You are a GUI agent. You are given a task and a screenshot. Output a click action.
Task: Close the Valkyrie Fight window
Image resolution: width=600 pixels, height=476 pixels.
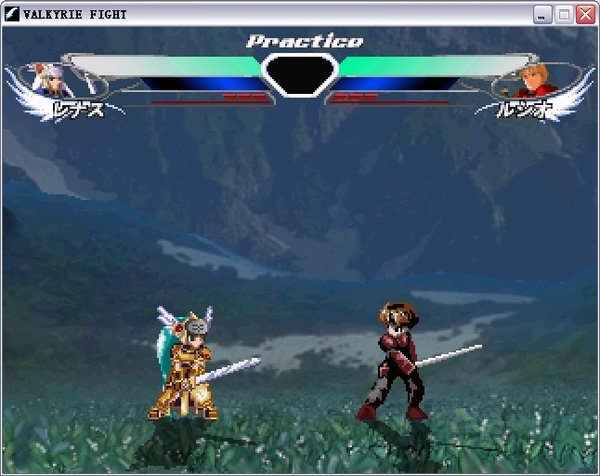(x=584, y=14)
